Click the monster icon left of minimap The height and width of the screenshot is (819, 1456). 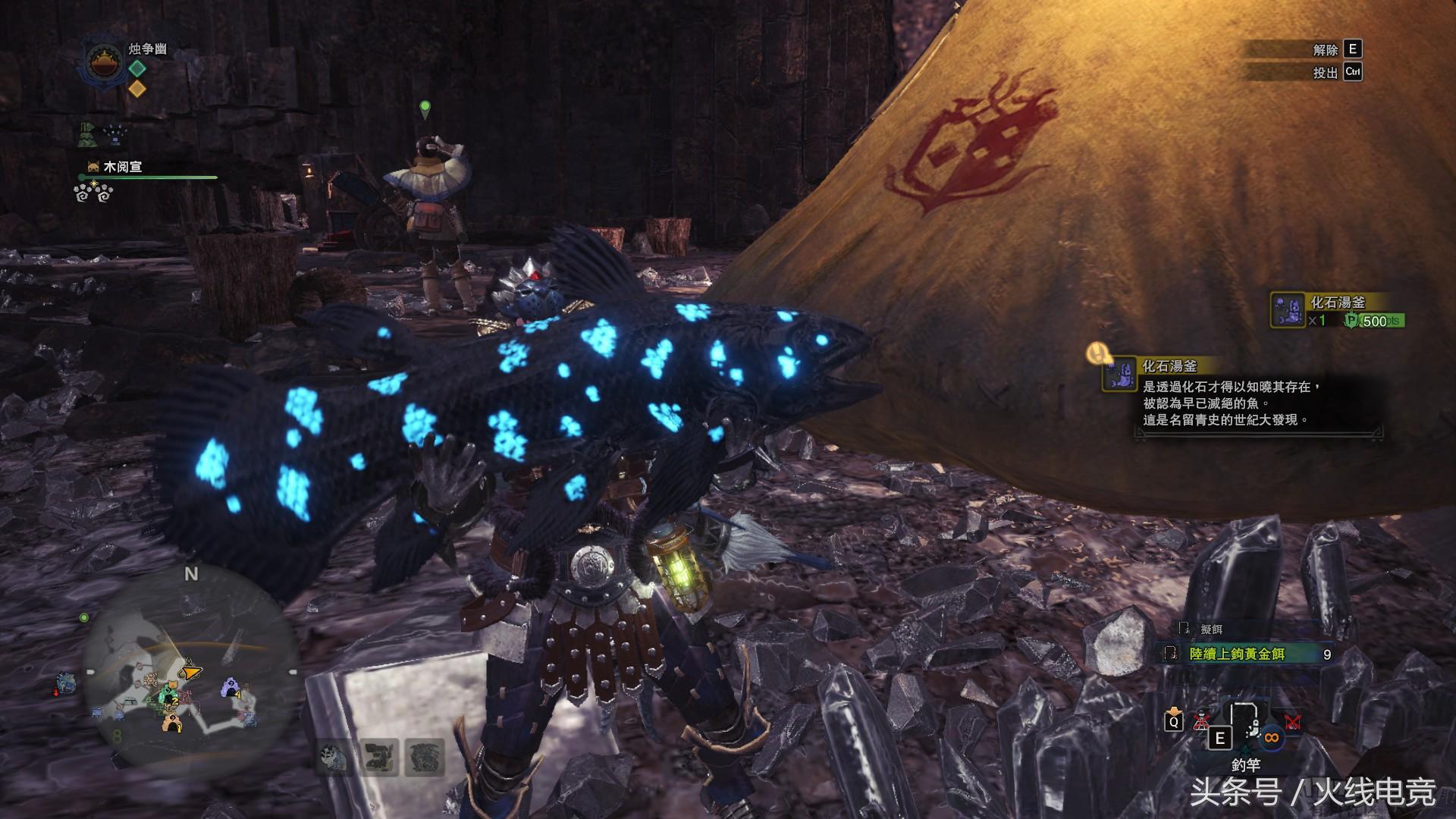pyautogui.click(x=65, y=683)
